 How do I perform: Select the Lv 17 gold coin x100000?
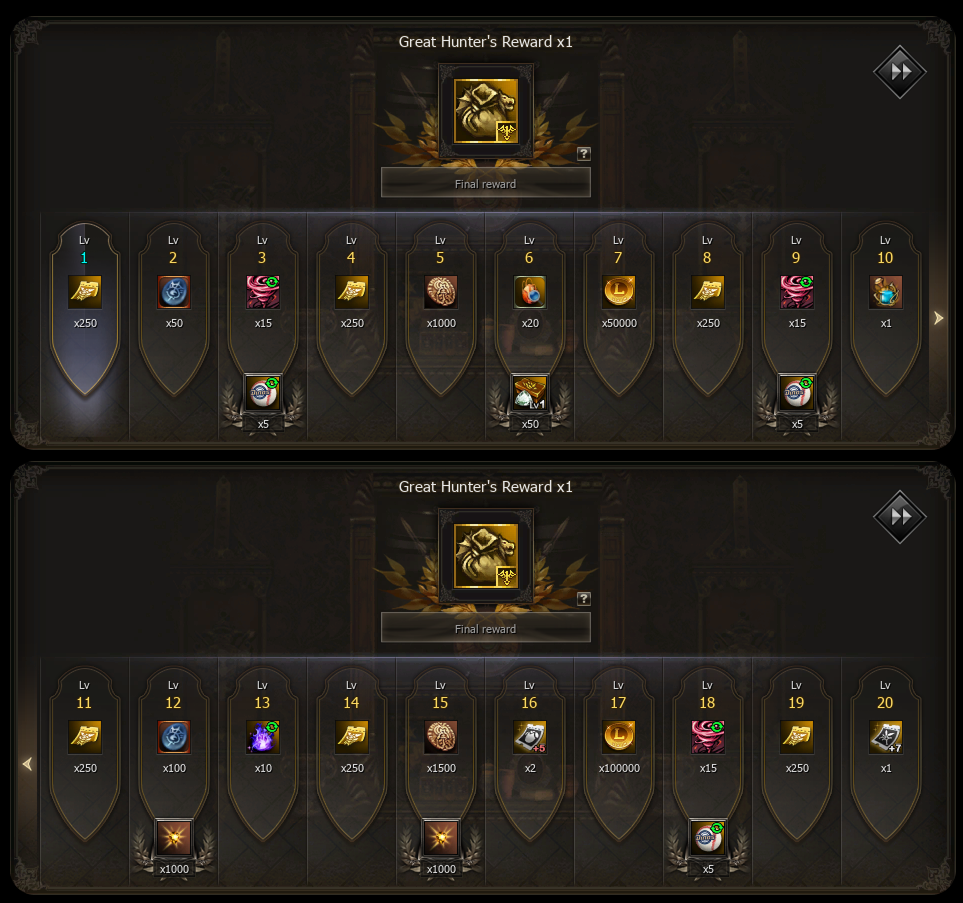point(618,737)
